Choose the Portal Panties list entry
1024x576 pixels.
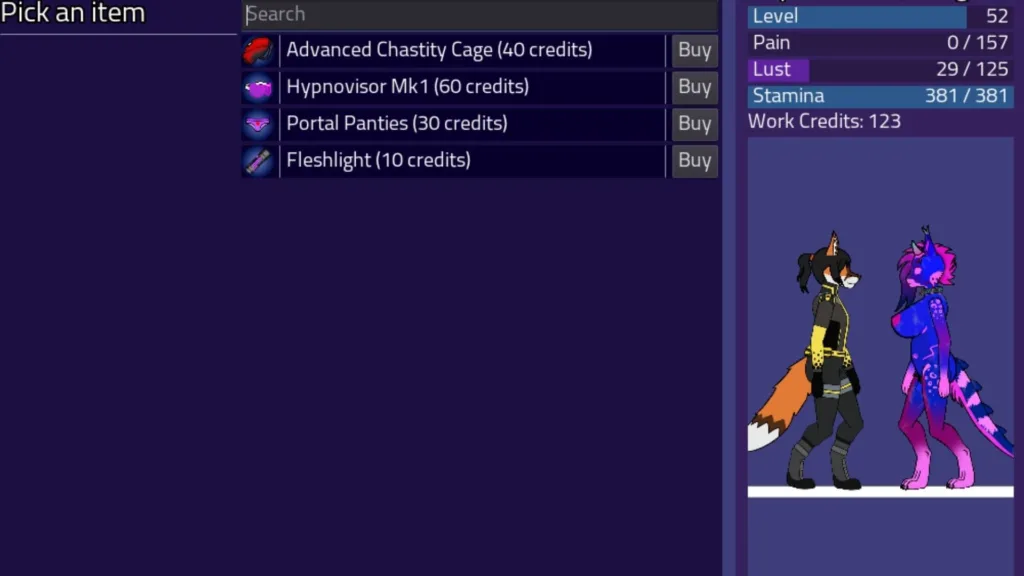pos(396,124)
